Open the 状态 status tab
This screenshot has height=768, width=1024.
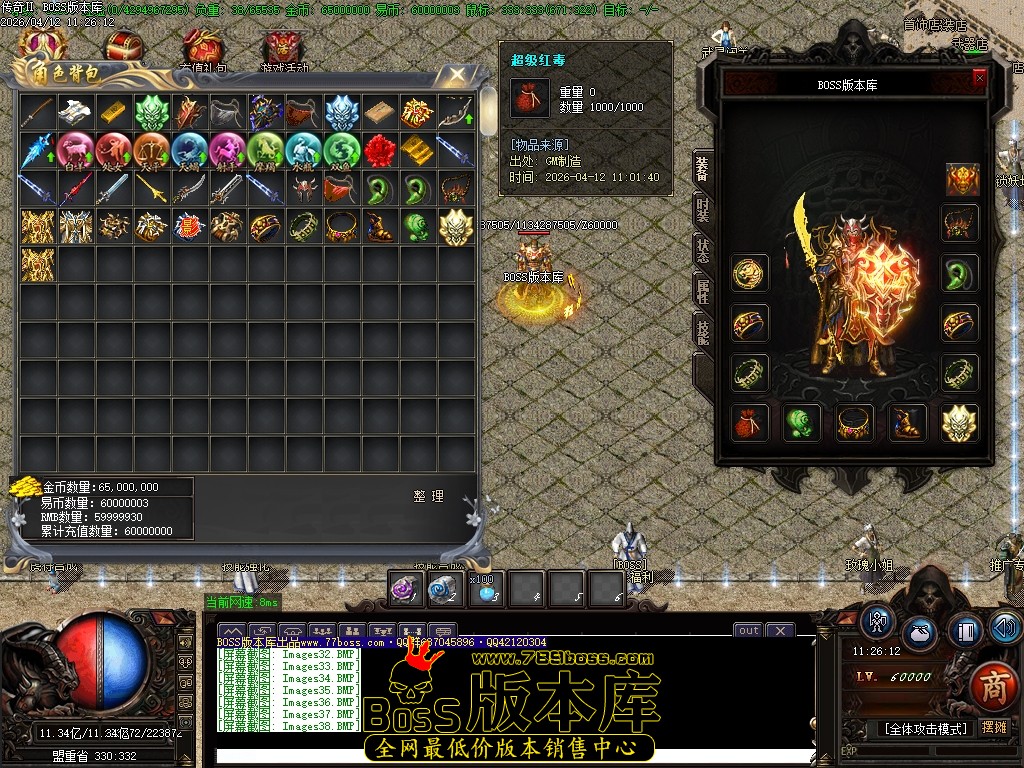coord(703,249)
